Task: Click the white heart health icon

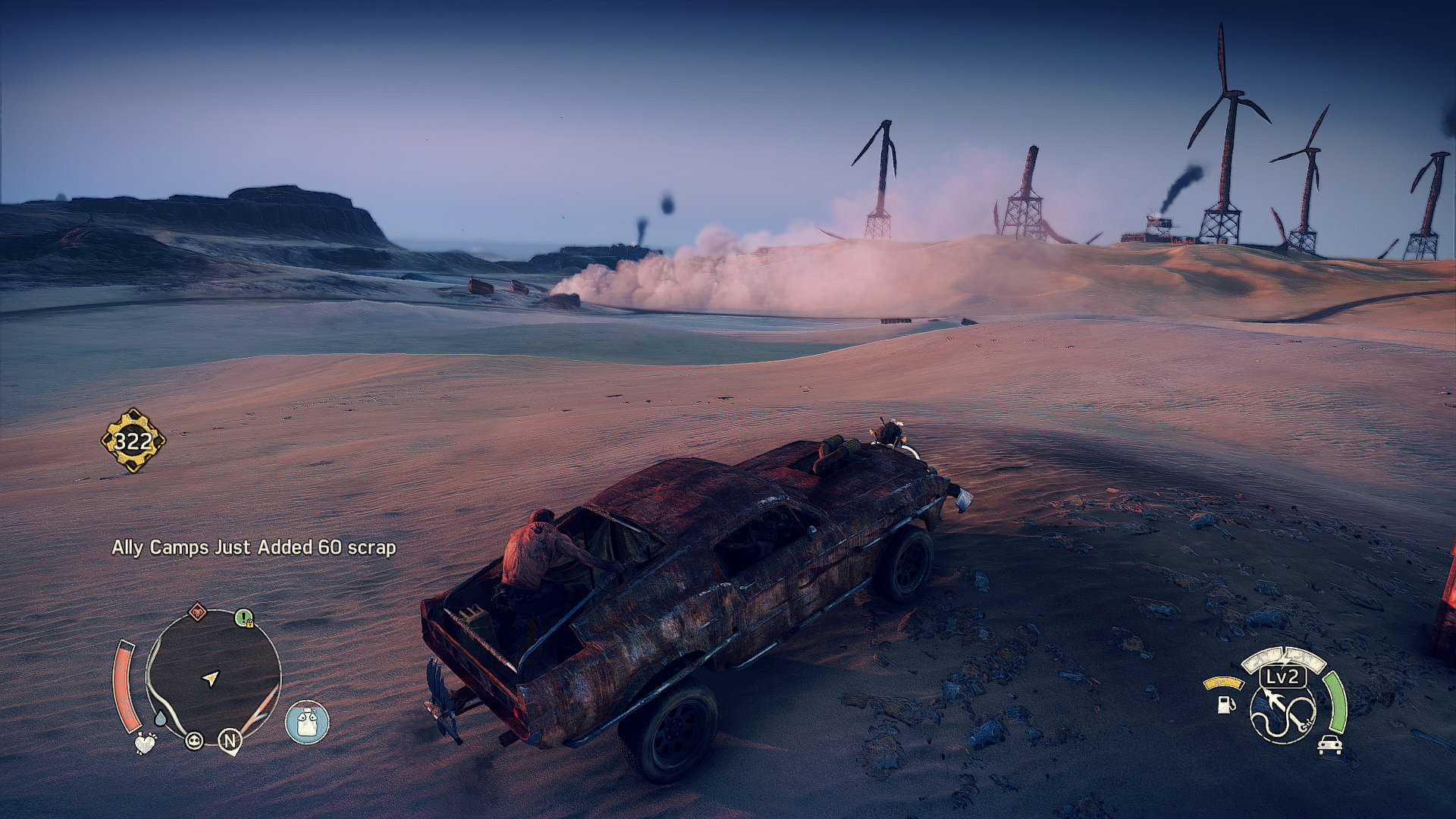Action: pyautogui.click(x=144, y=743)
